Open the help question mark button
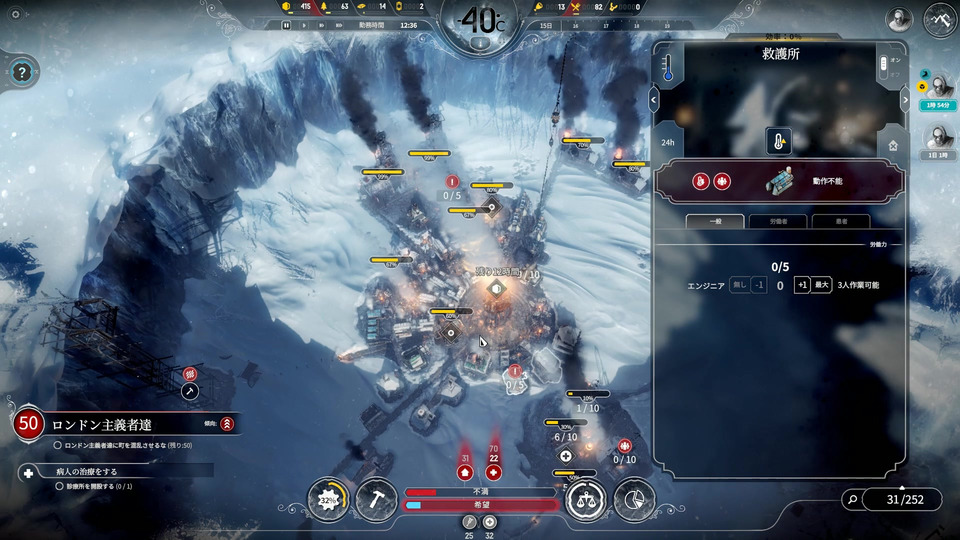Image resolution: width=960 pixels, height=540 pixels. click(x=23, y=71)
